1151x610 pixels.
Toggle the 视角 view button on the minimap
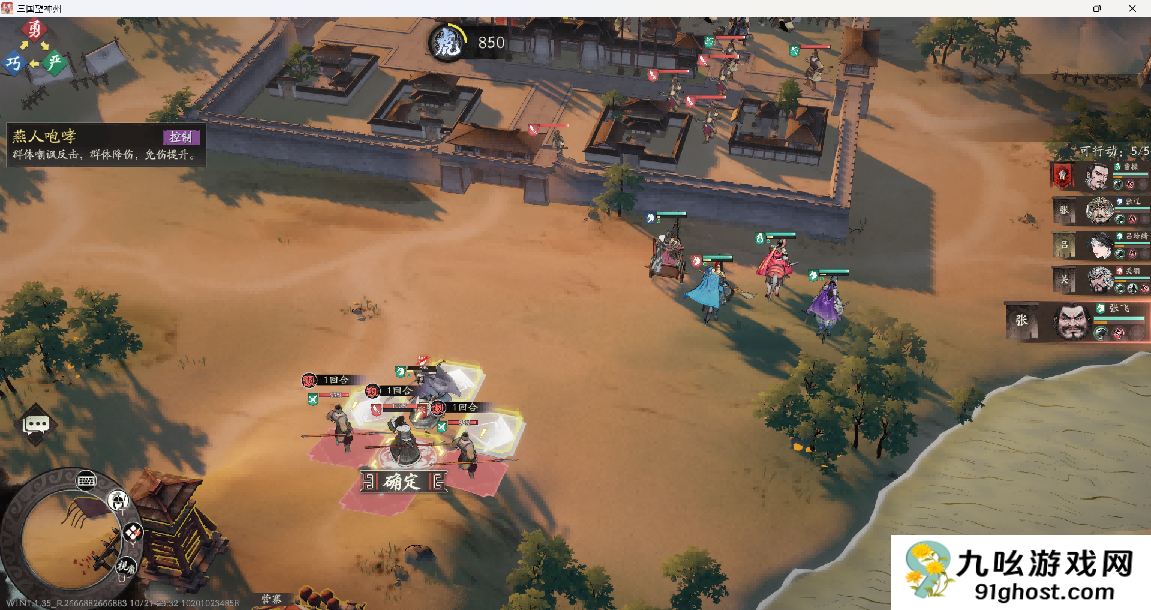pyautogui.click(x=125, y=567)
